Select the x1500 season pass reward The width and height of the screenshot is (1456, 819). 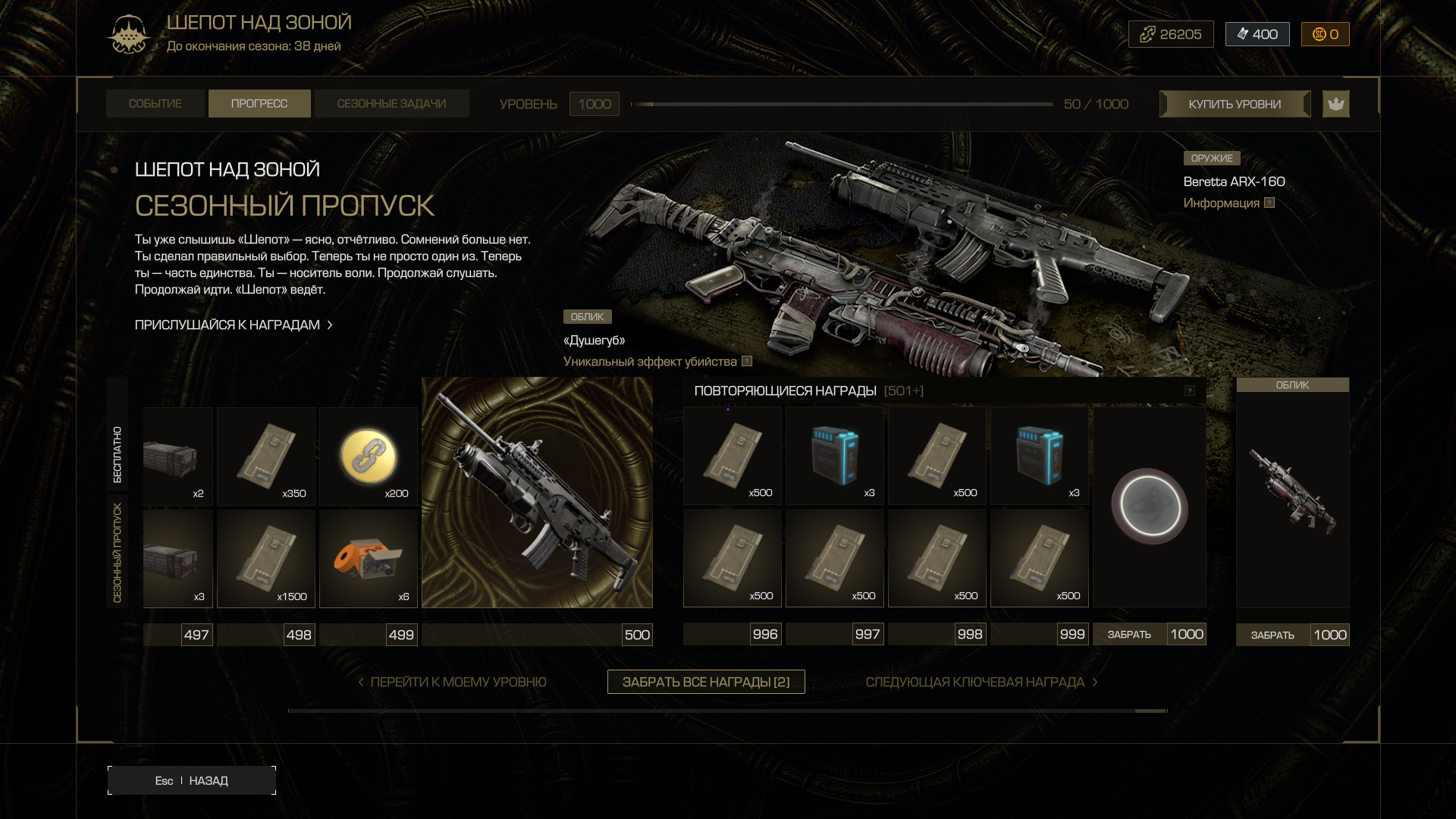pyautogui.click(x=266, y=559)
